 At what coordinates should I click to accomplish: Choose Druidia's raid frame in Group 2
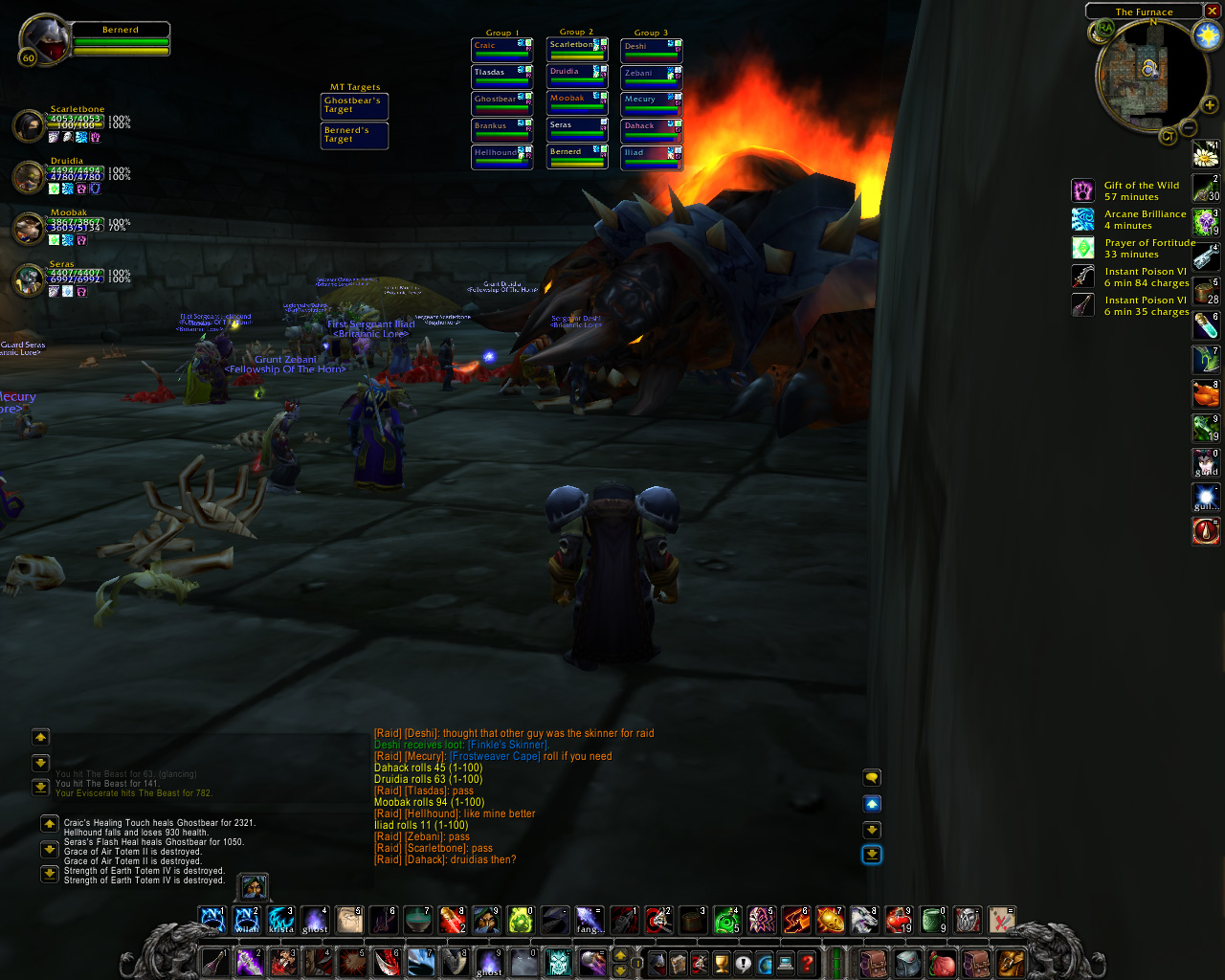pyautogui.click(x=576, y=76)
